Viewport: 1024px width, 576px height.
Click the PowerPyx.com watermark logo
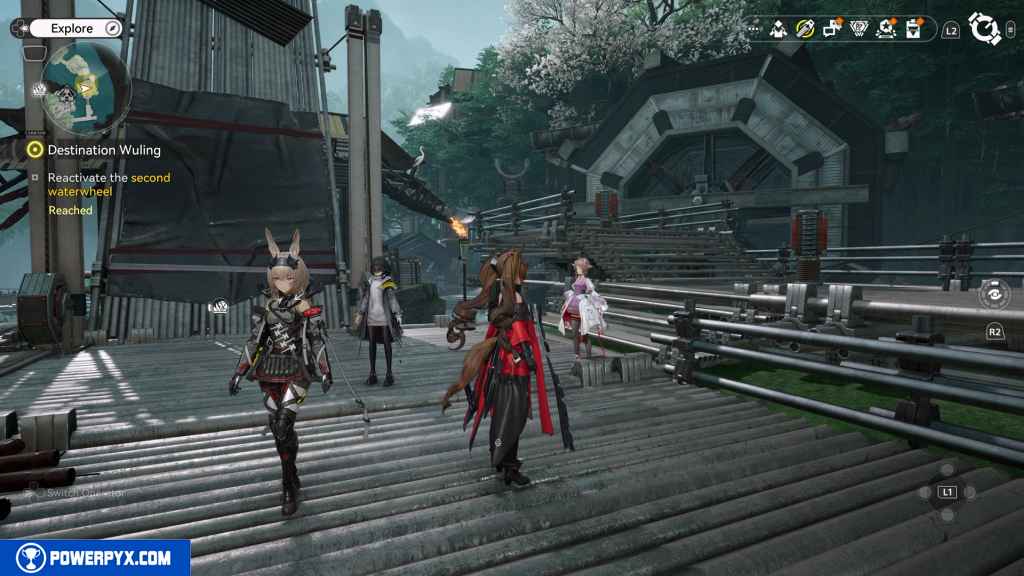click(95, 558)
